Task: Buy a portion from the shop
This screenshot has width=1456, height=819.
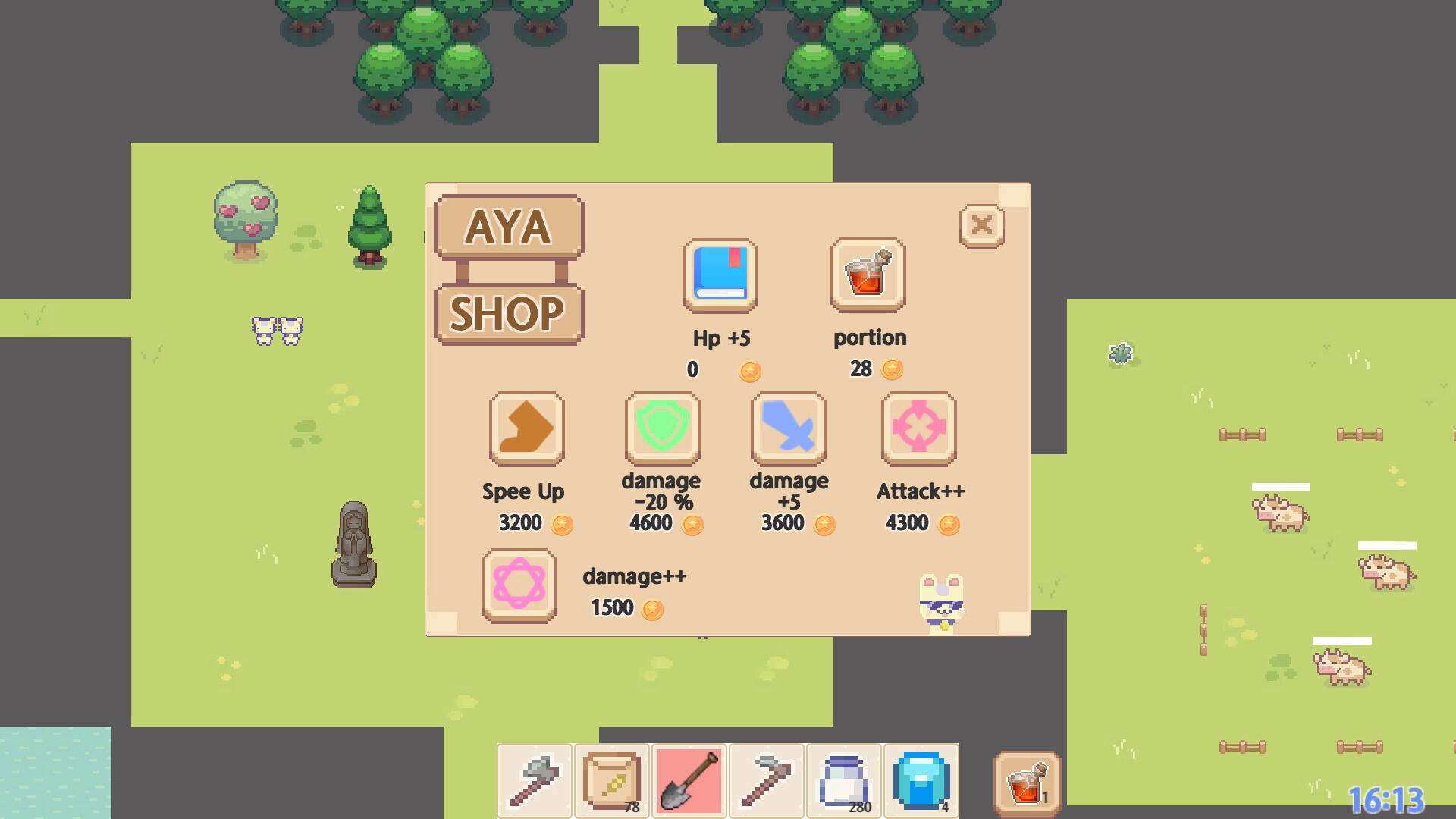Action: tap(868, 275)
